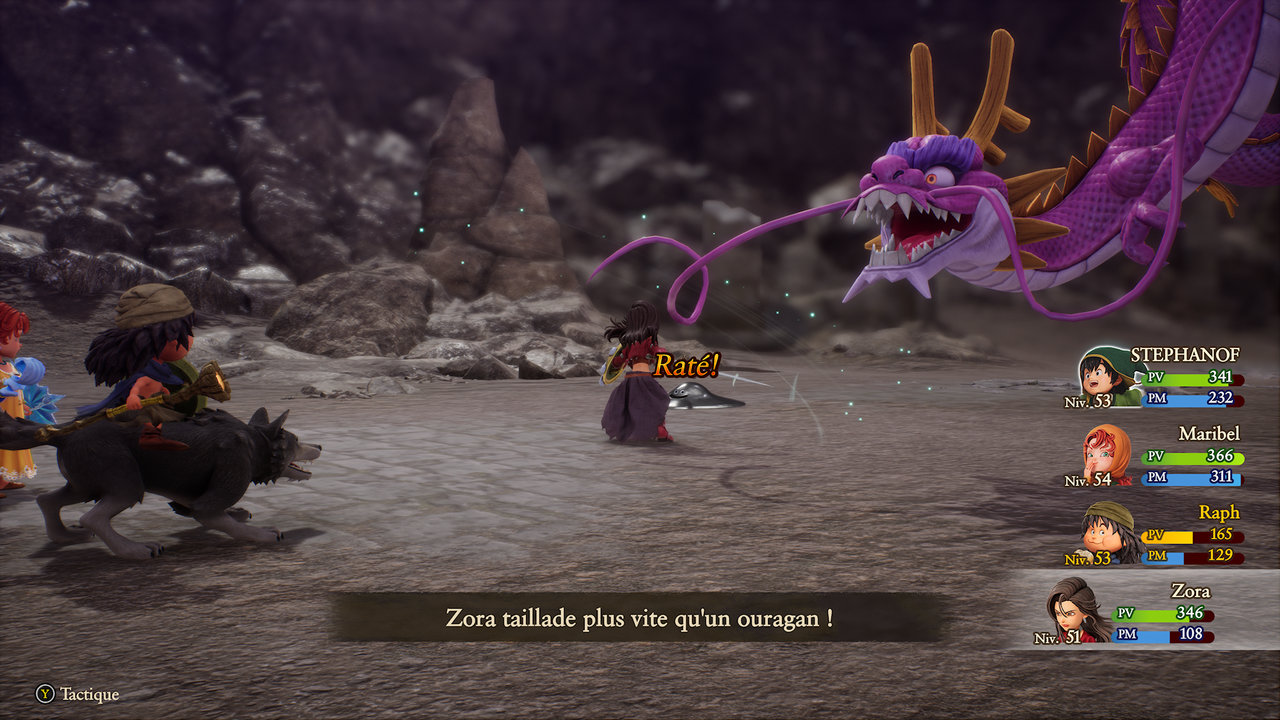The width and height of the screenshot is (1280, 720).
Task: Click Raph's party portrait
Action: tap(1108, 531)
